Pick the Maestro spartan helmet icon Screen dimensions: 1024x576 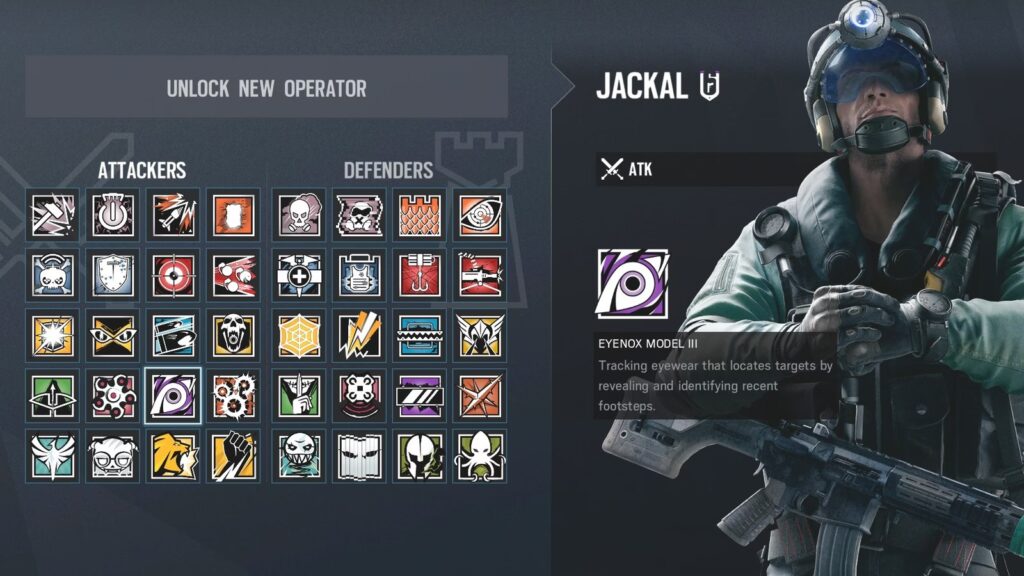418,455
